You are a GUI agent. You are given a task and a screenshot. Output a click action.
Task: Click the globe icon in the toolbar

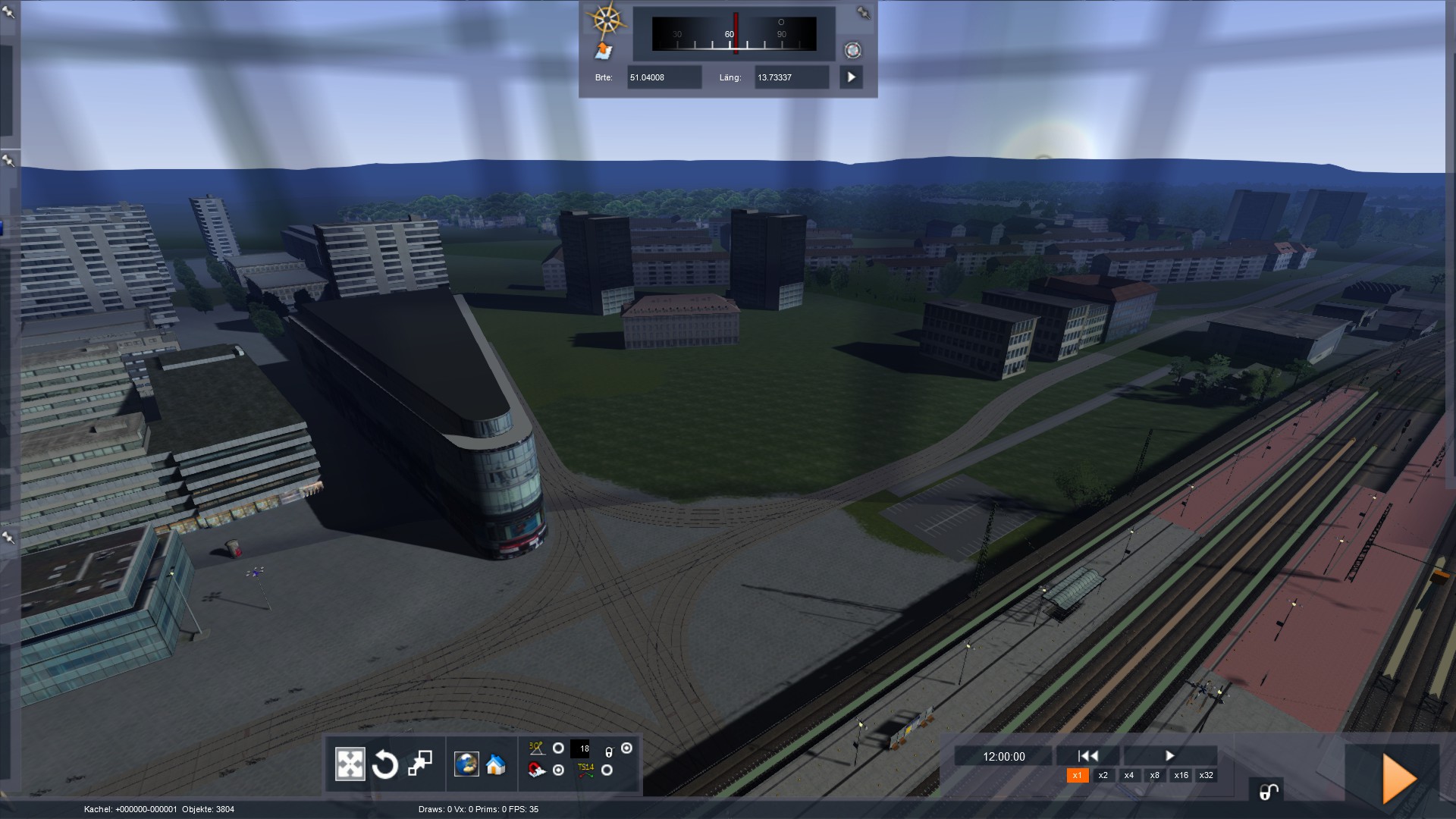(466, 764)
